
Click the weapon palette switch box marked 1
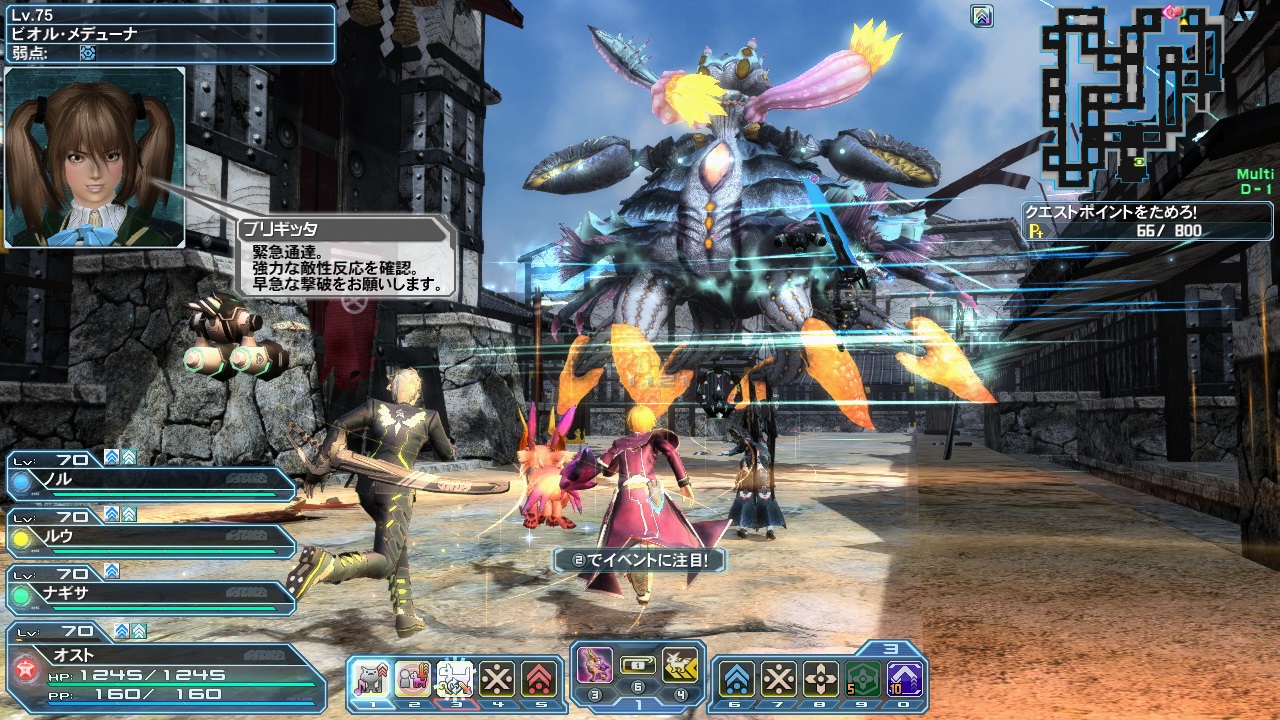pos(638,664)
